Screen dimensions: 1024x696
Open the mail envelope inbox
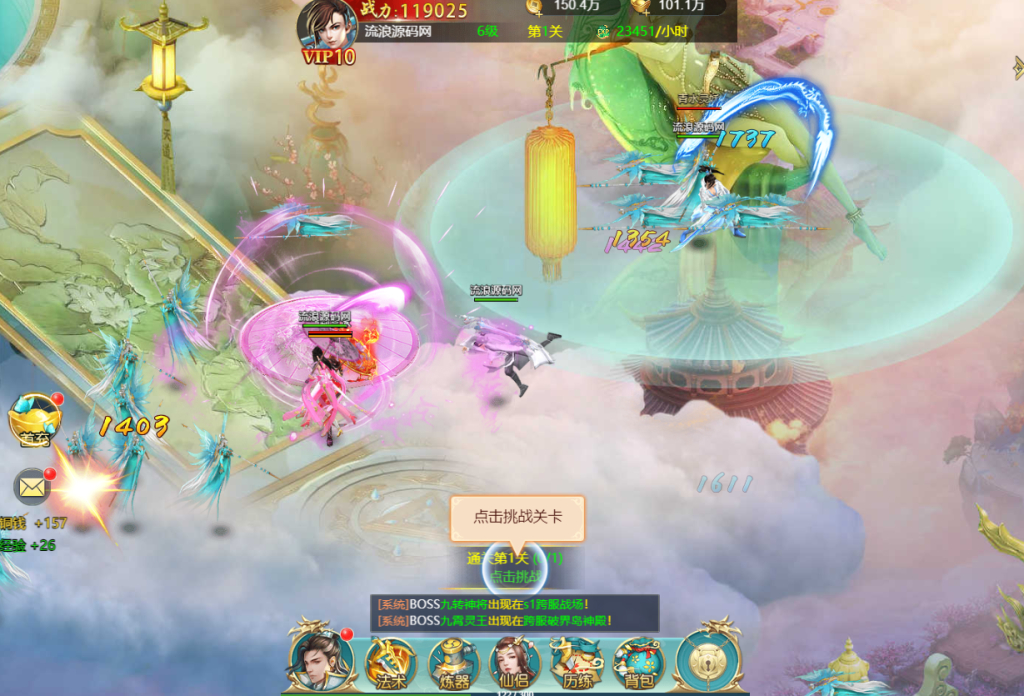coord(33,487)
